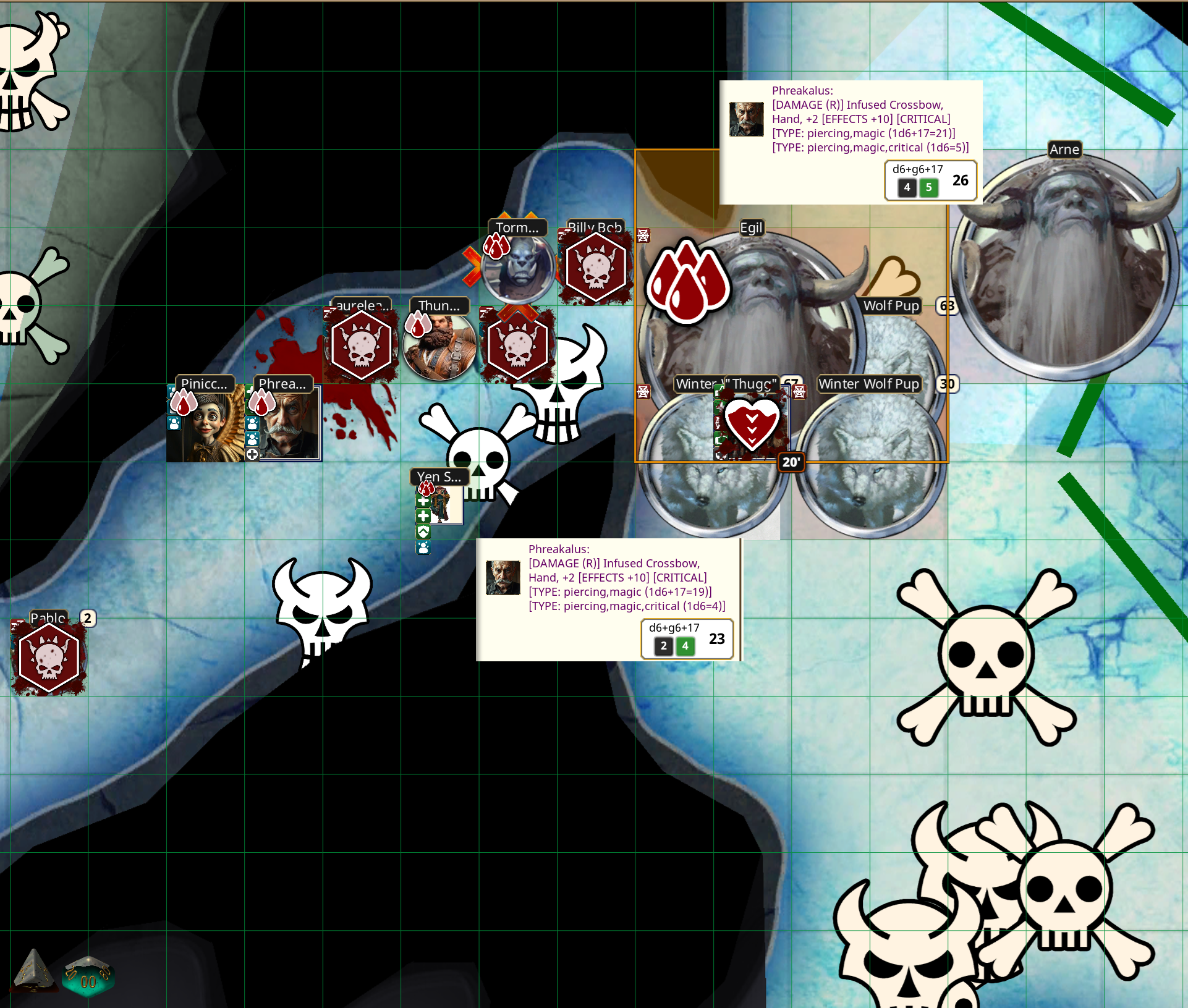This screenshot has width=1188, height=1008.
Task: Click the roll result 26 in Phreakalus's message
Action: [959, 180]
